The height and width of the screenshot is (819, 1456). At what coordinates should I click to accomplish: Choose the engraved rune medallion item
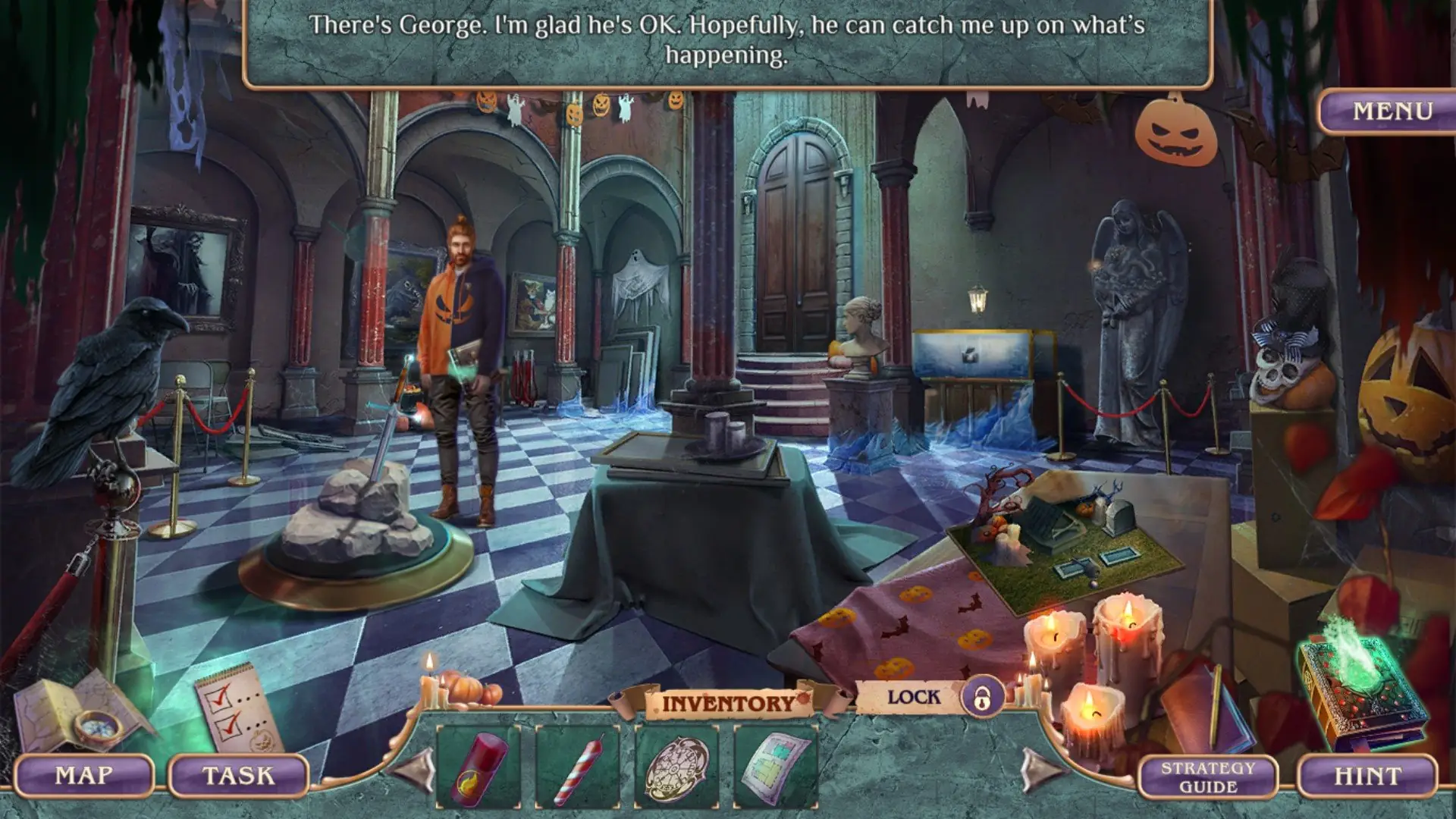676,767
